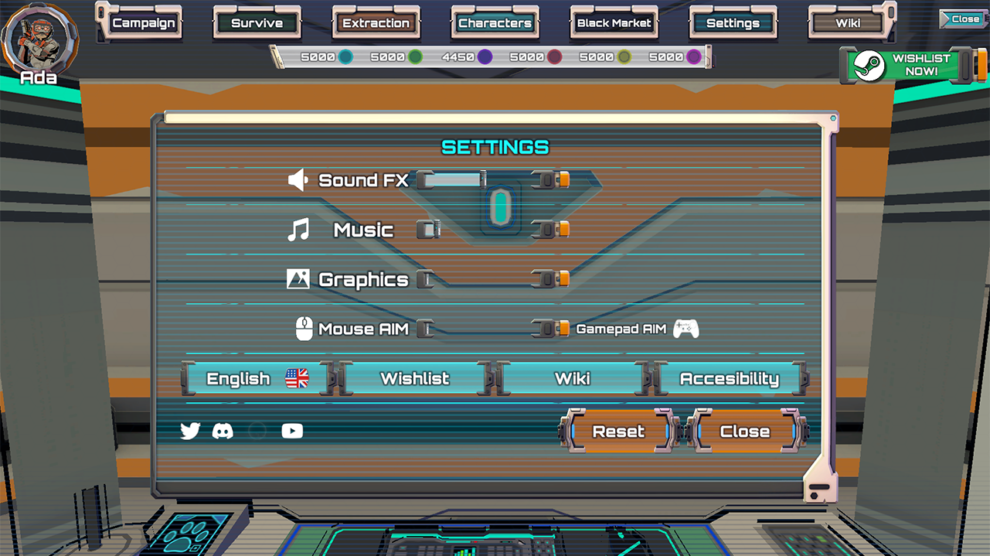
Task: Toggle the Mouse AIM / Gamepad AIM slider
Action: (490, 329)
